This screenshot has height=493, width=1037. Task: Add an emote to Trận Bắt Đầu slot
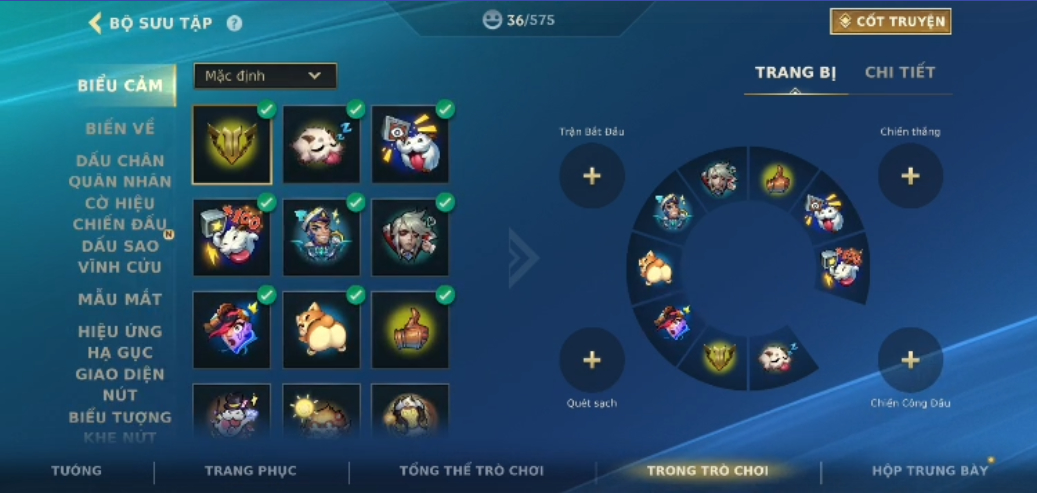tap(592, 176)
